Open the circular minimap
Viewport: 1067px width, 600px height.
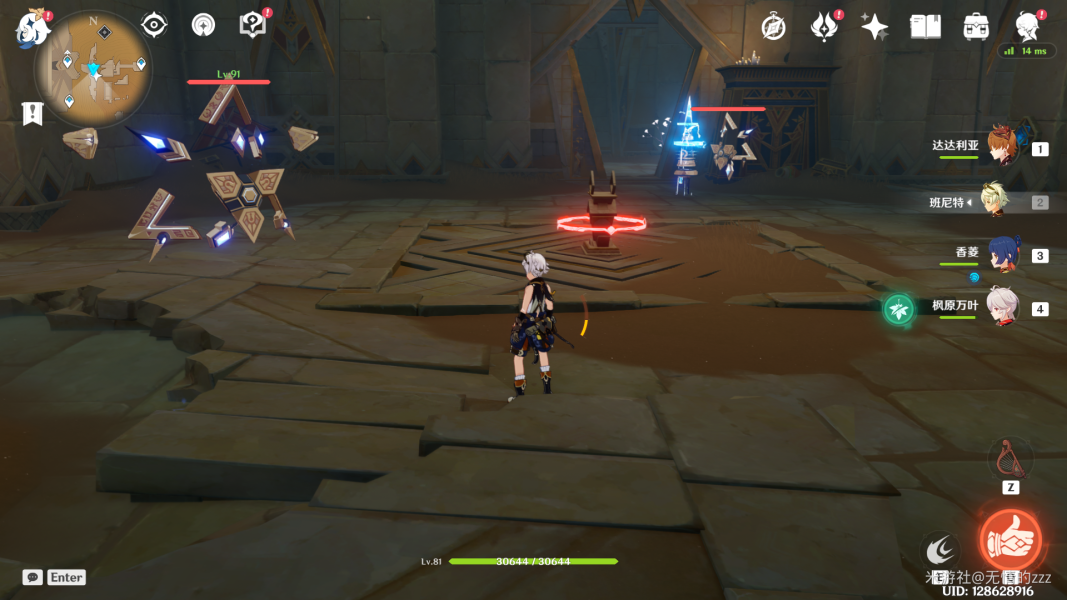pos(93,68)
